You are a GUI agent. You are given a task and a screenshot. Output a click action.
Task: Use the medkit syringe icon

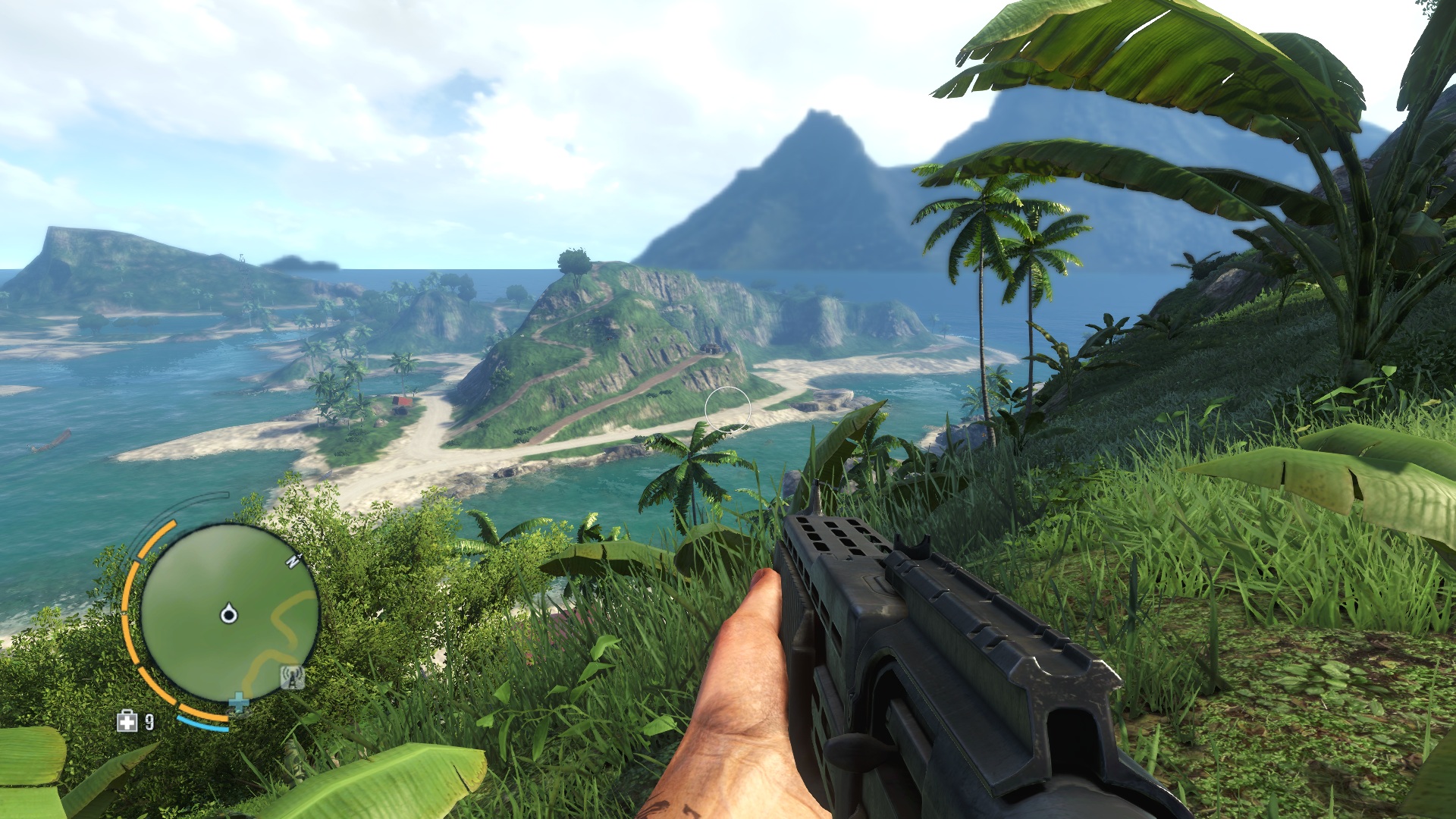coord(127,721)
